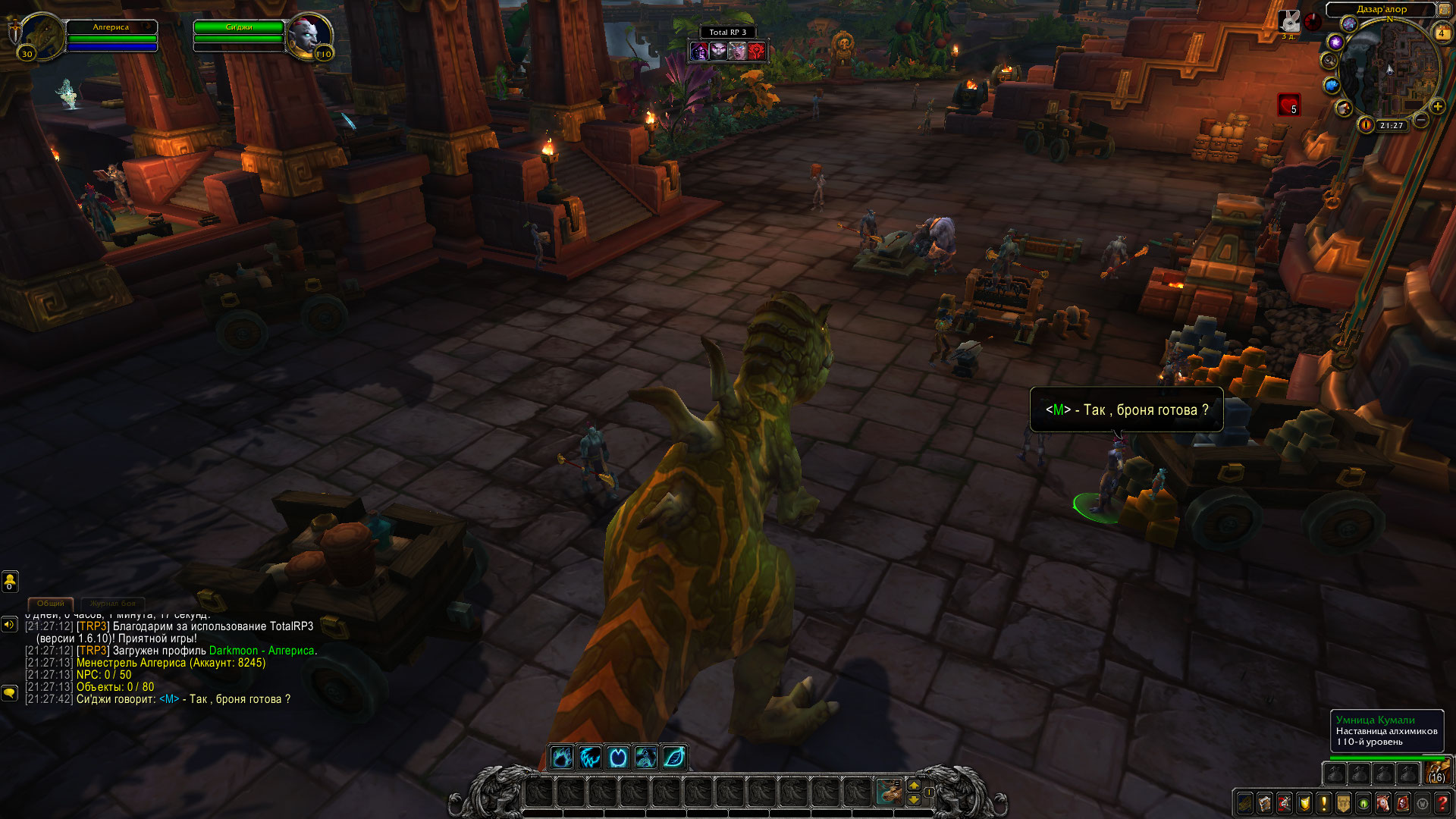
Task: Open the help request red question mark
Action: pyautogui.click(x=1442, y=803)
